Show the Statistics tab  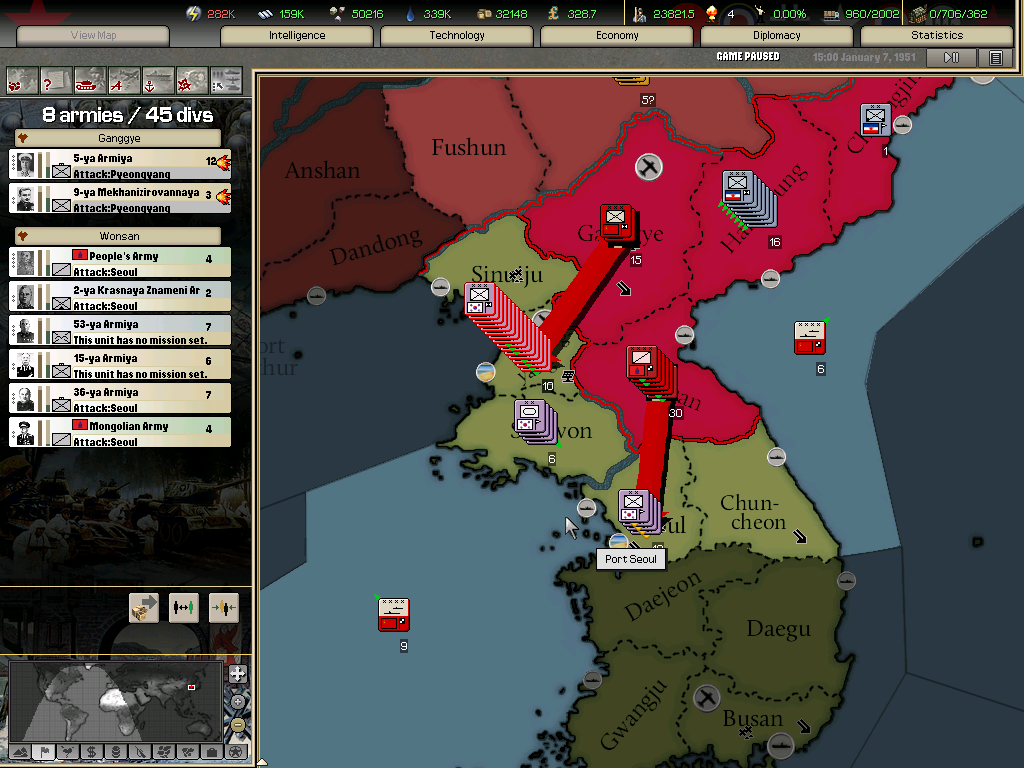937,35
